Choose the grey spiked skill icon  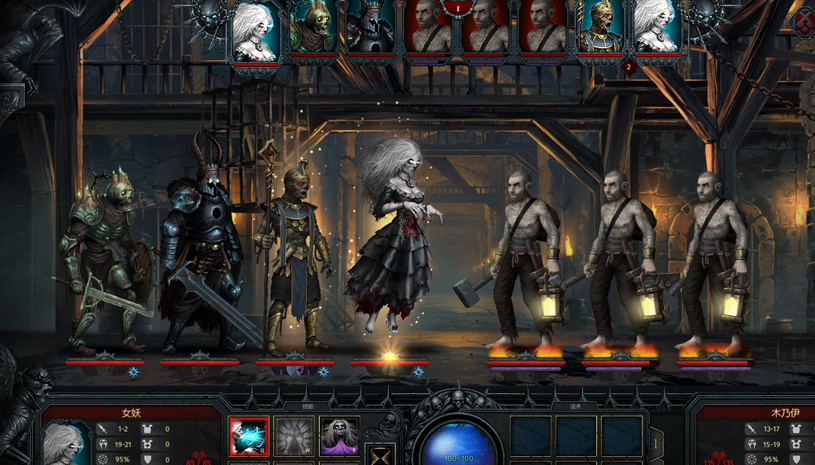[294, 437]
